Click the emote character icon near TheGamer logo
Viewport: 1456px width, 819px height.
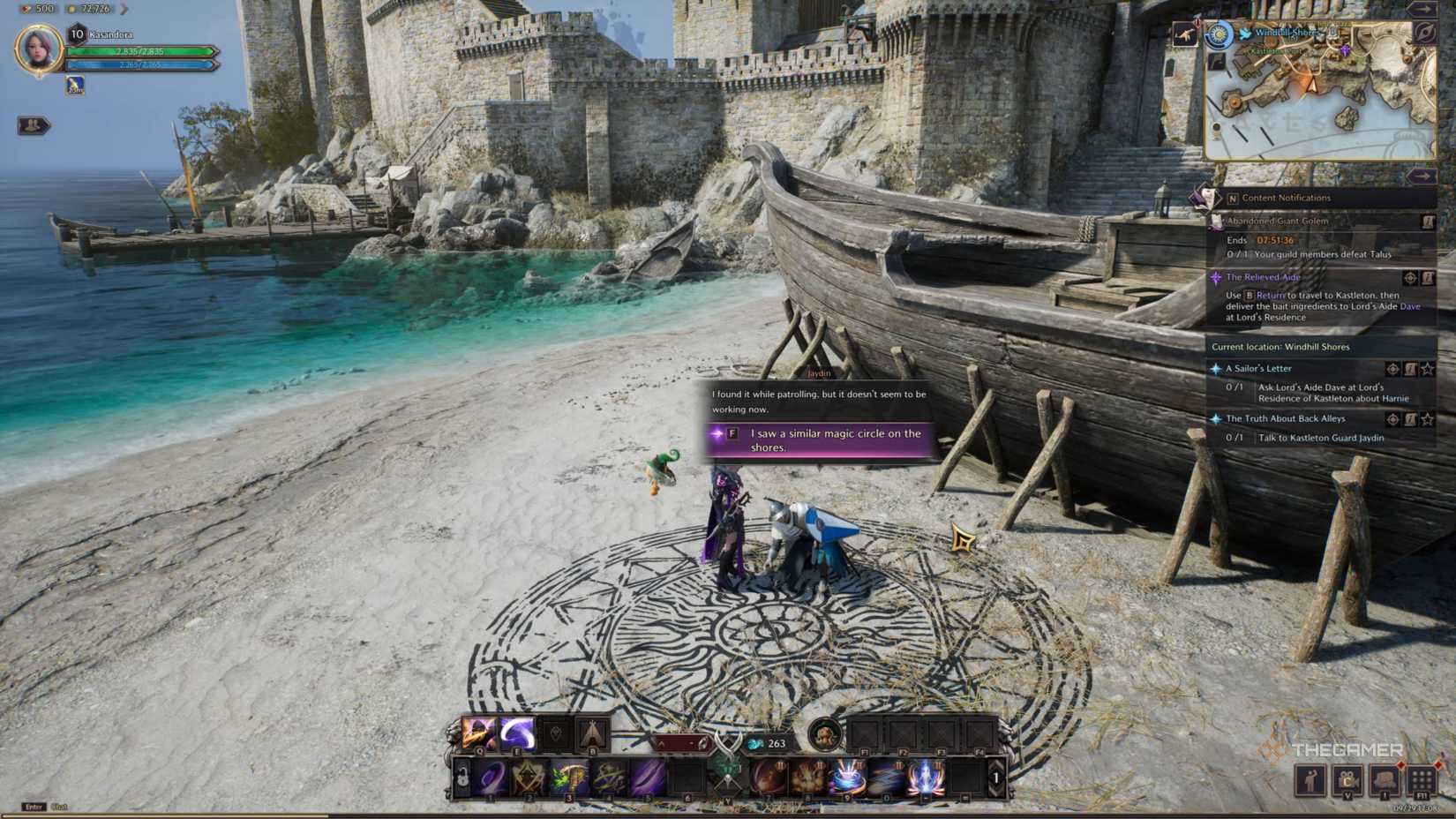[x=1310, y=780]
